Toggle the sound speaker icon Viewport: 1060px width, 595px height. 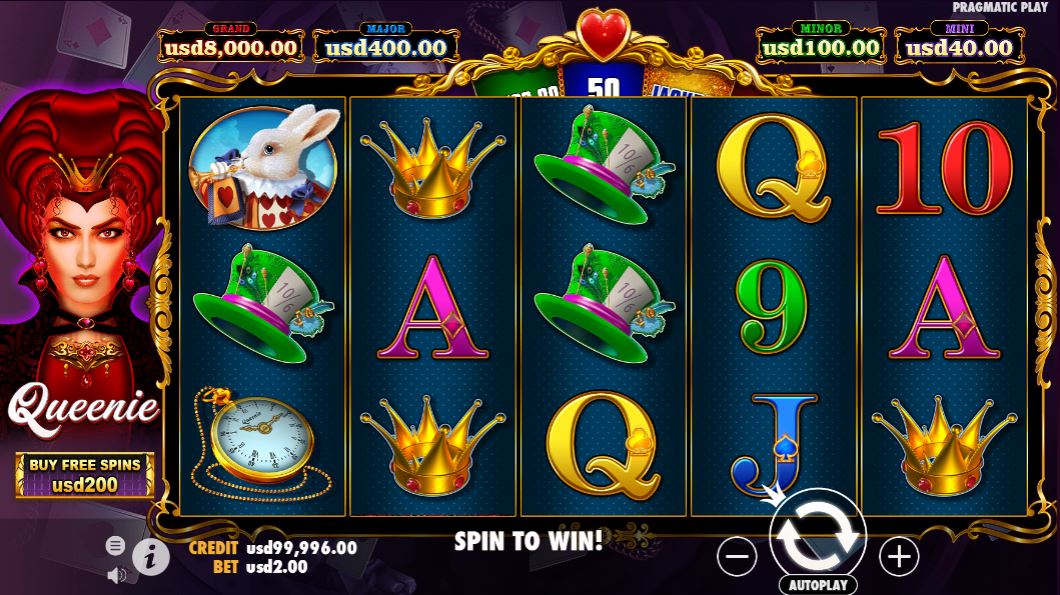pyautogui.click(x=116, y=574)
